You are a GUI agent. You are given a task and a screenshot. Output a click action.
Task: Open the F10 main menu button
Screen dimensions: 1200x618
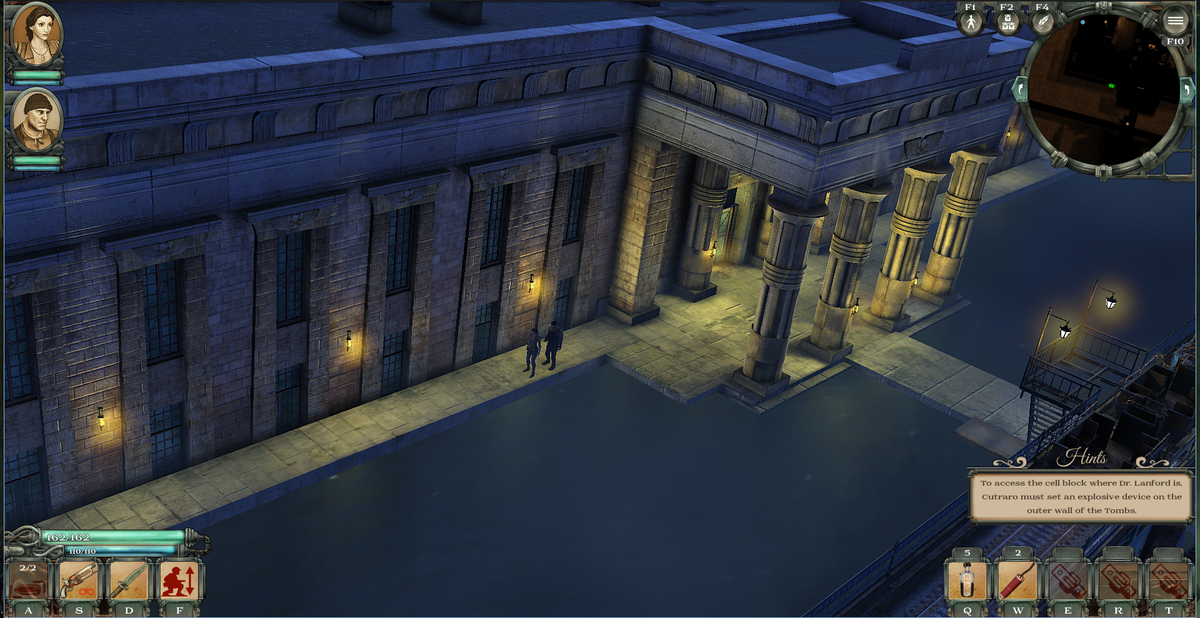(1175, 22)
